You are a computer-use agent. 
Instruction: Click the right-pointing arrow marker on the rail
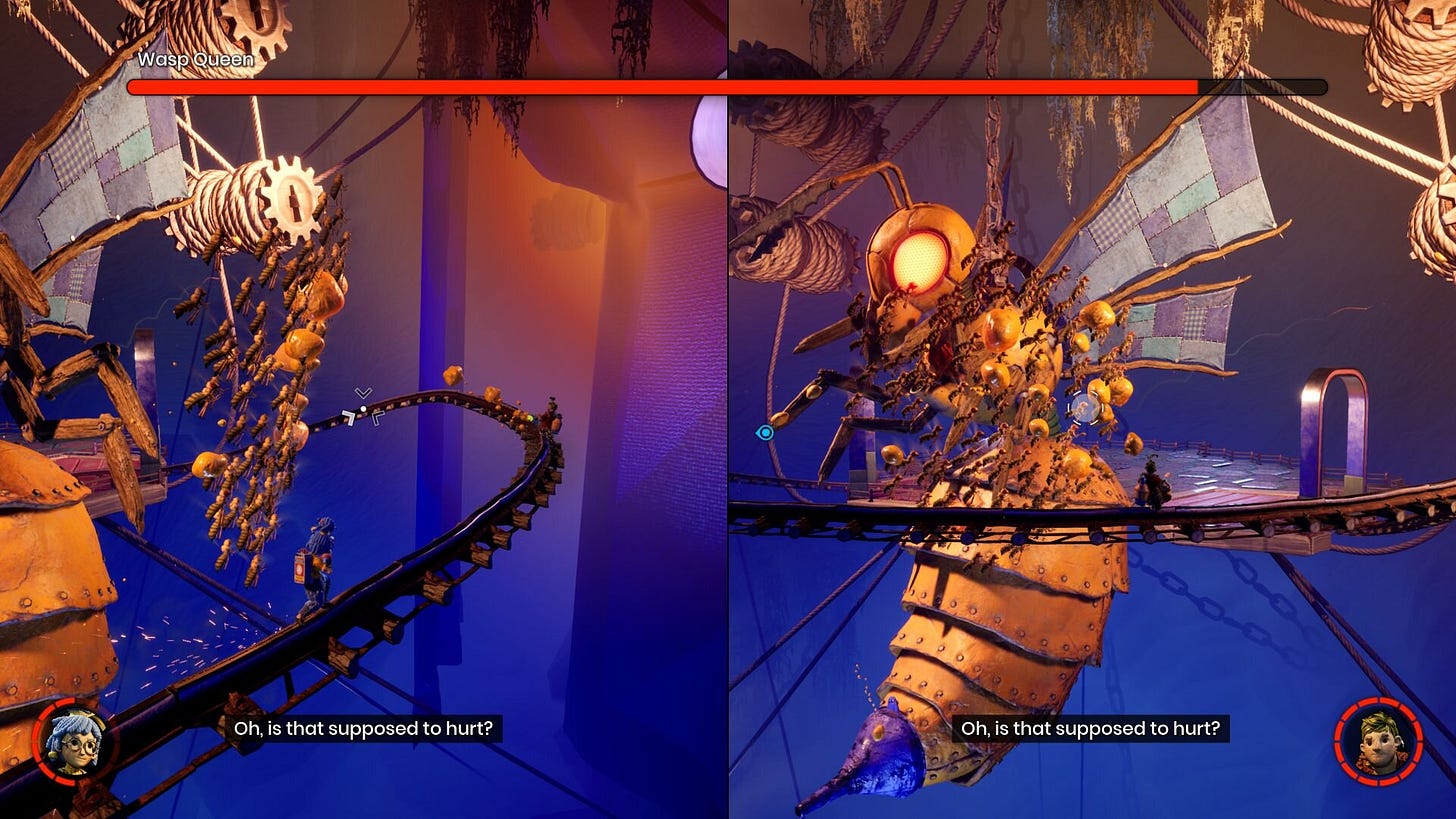pyautogui.click(x=378, y=418)
